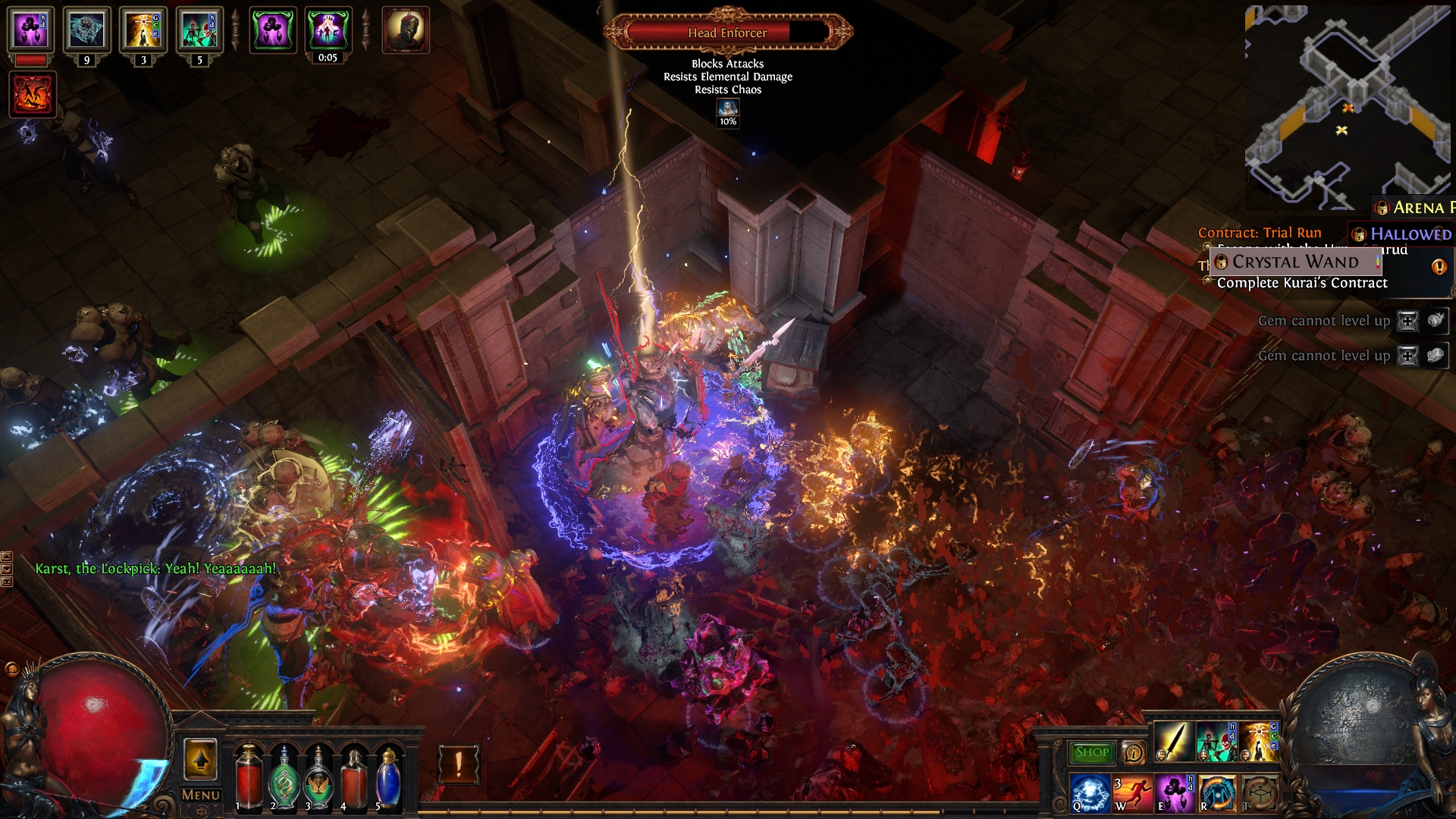Activate the blue glowing body skill on R
This screenshot has width=1456, height=819.
click(1217, 793)
